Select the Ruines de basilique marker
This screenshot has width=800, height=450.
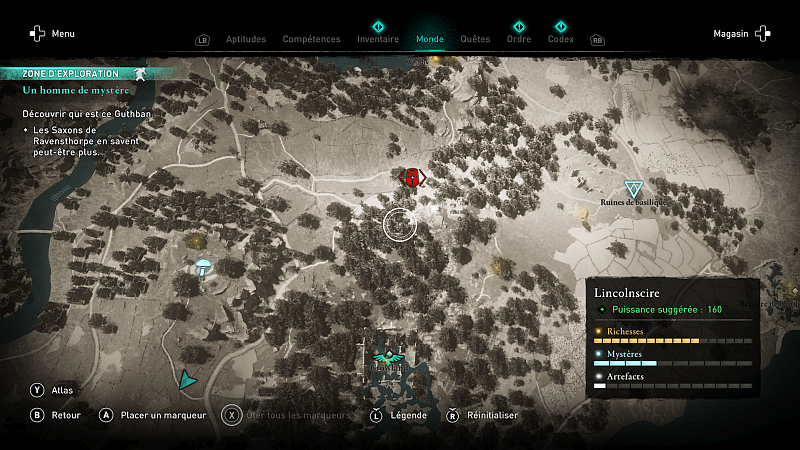pos(633,189)
